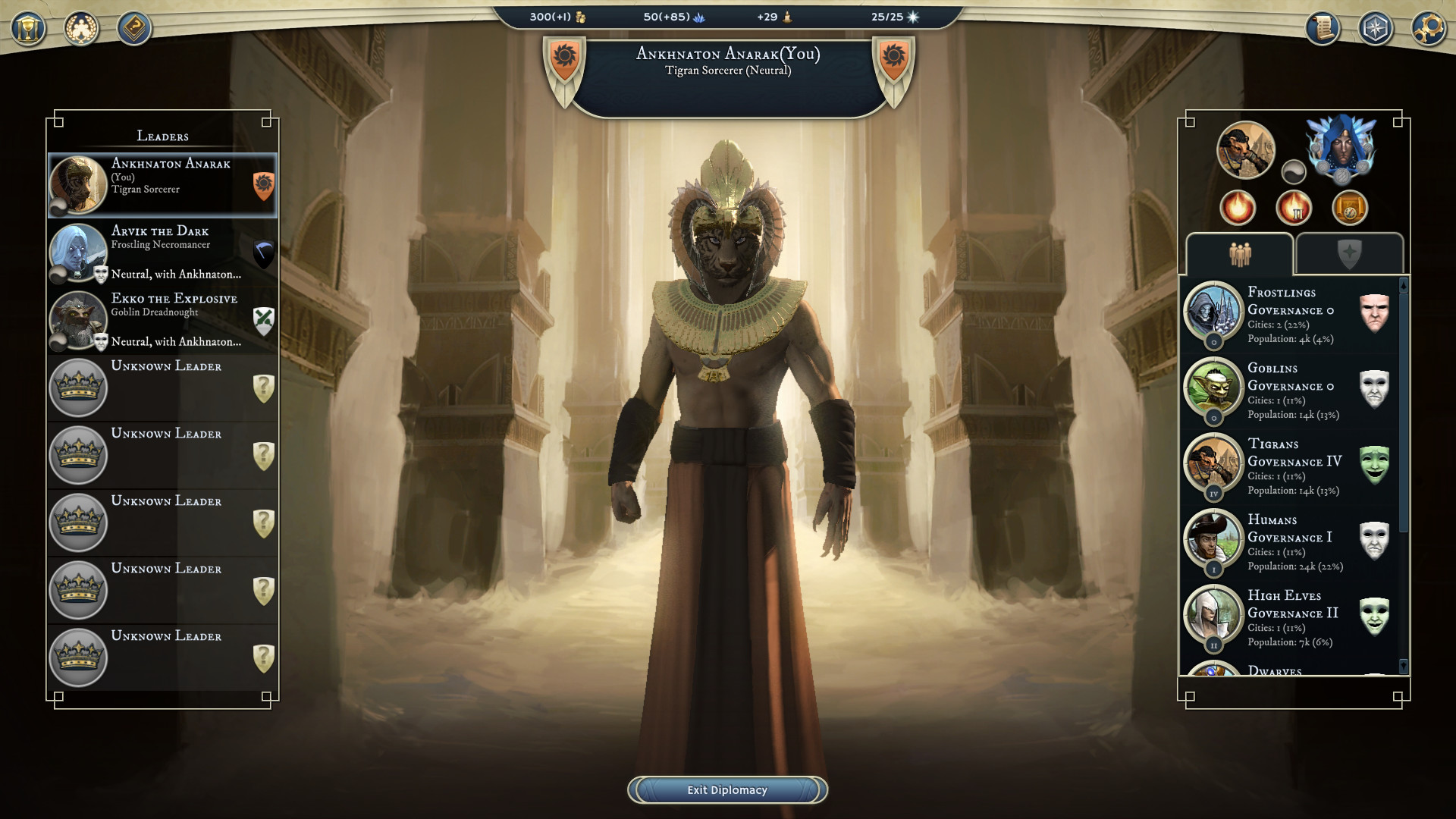Switch to the races relations tab

[1240, 254]
